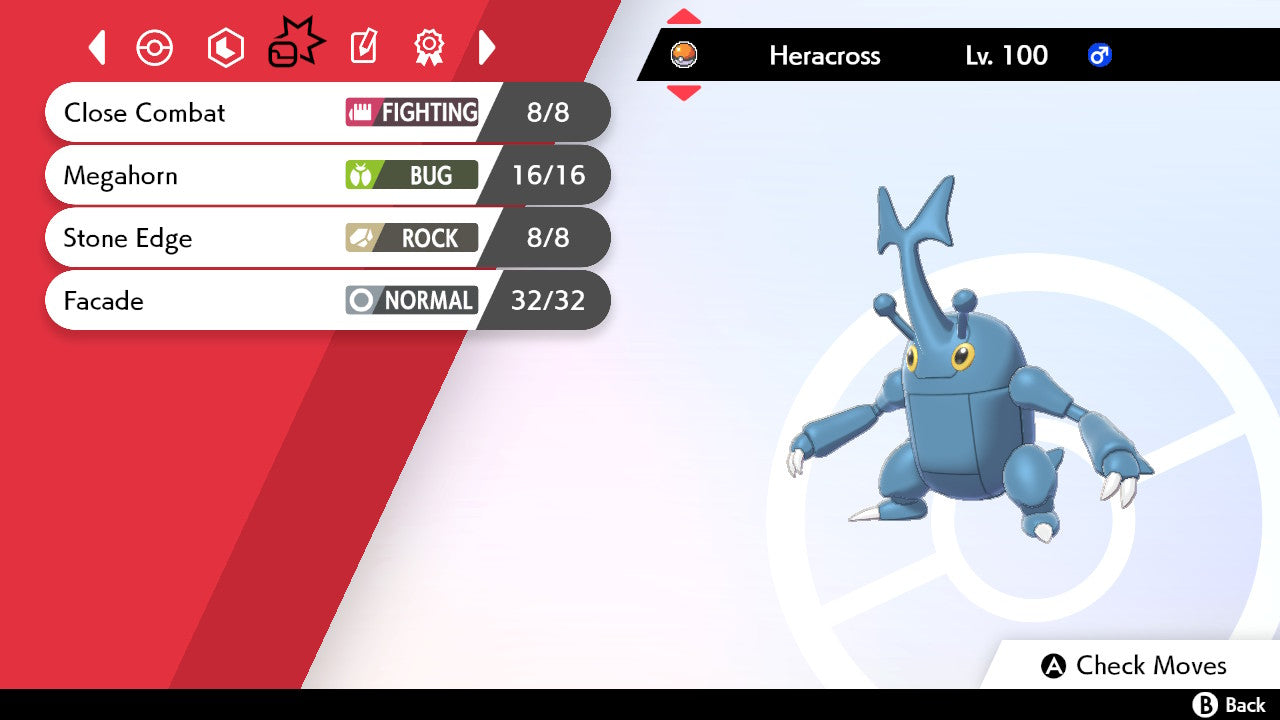Go Back from the summary screen
This screenshot has width=1280, height=720.
[1229, 705]
